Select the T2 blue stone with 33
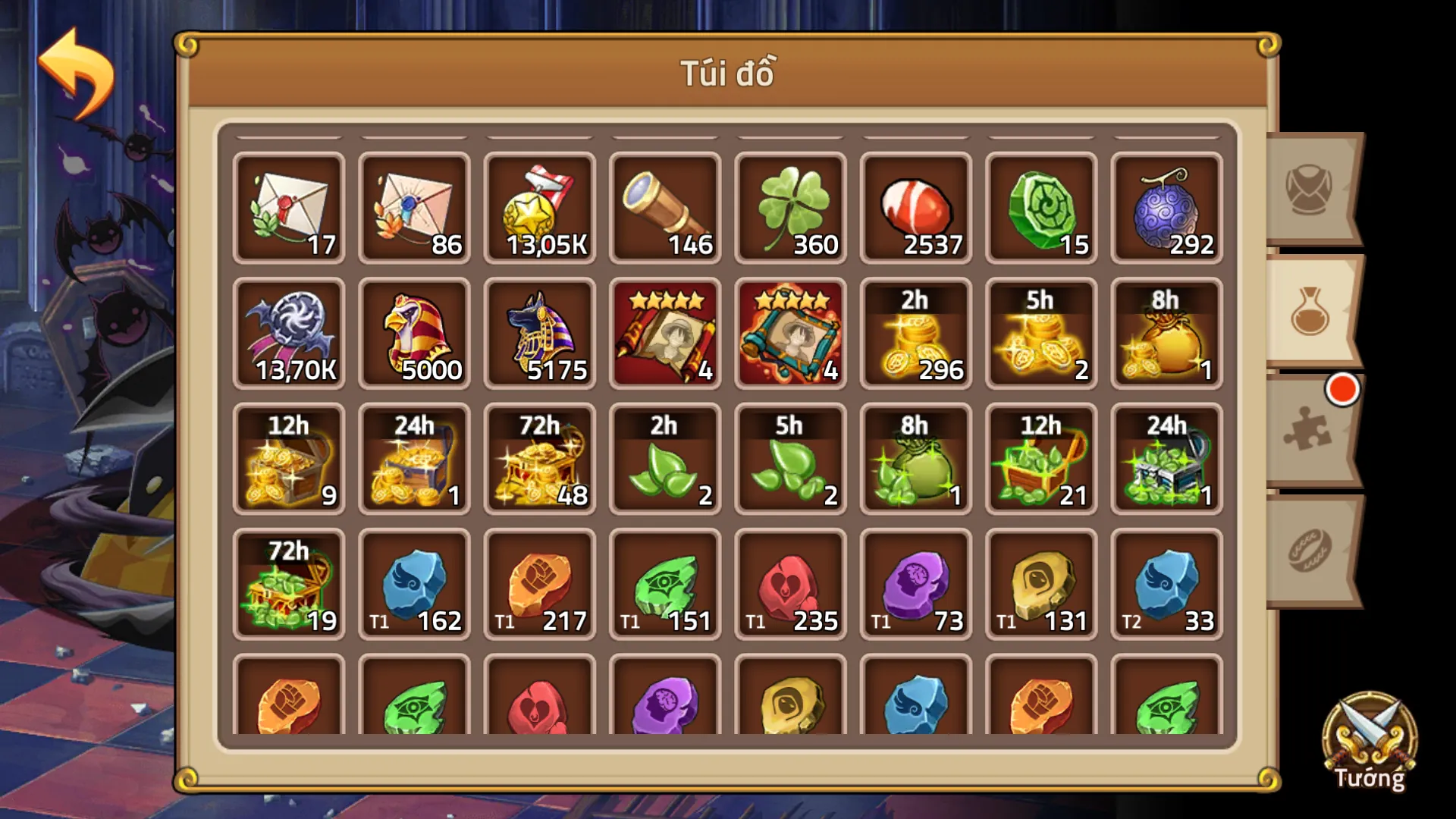This screenshot has height=819, width=1456. 1166,584
